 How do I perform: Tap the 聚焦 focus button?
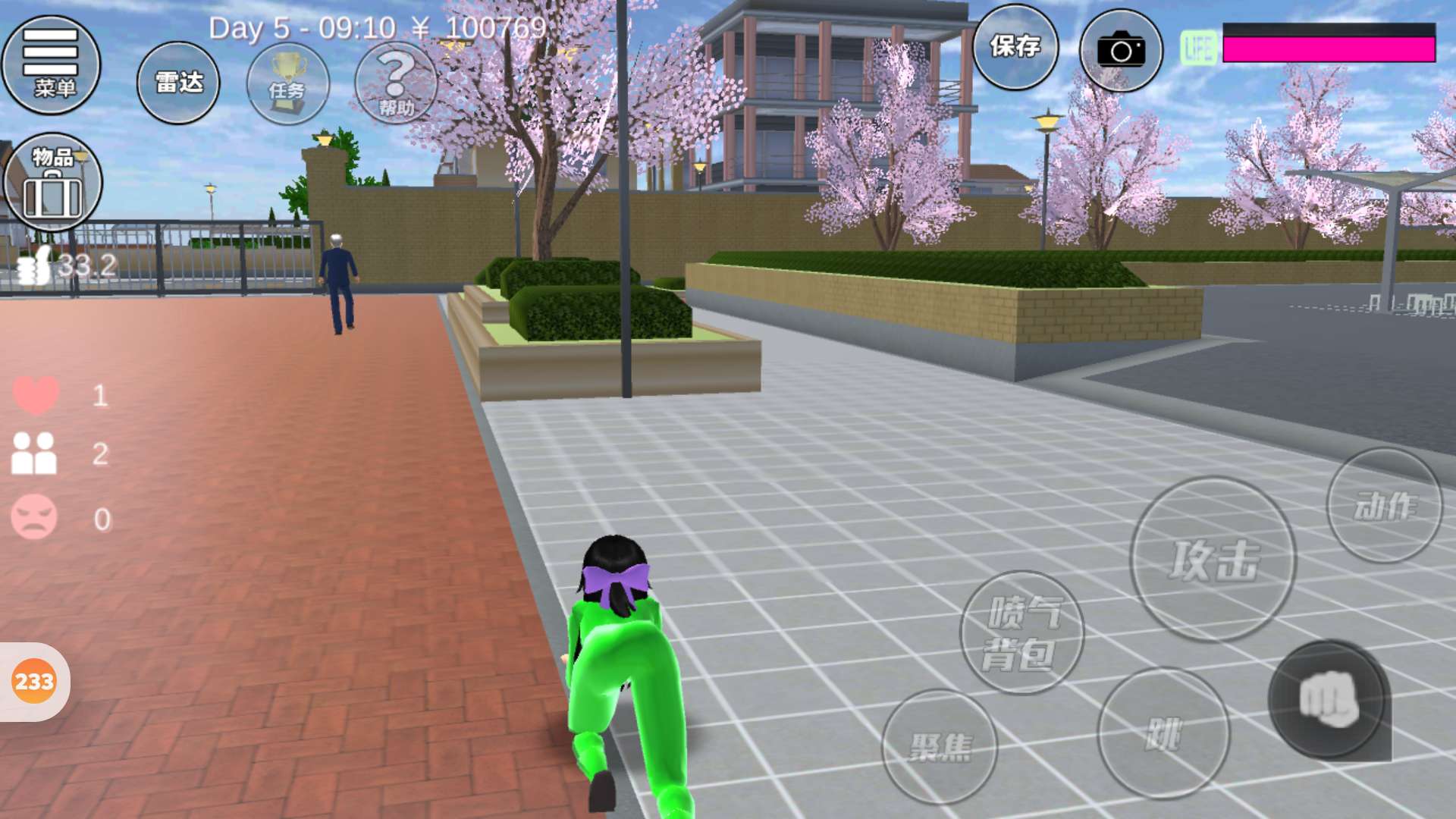[940, 746]
